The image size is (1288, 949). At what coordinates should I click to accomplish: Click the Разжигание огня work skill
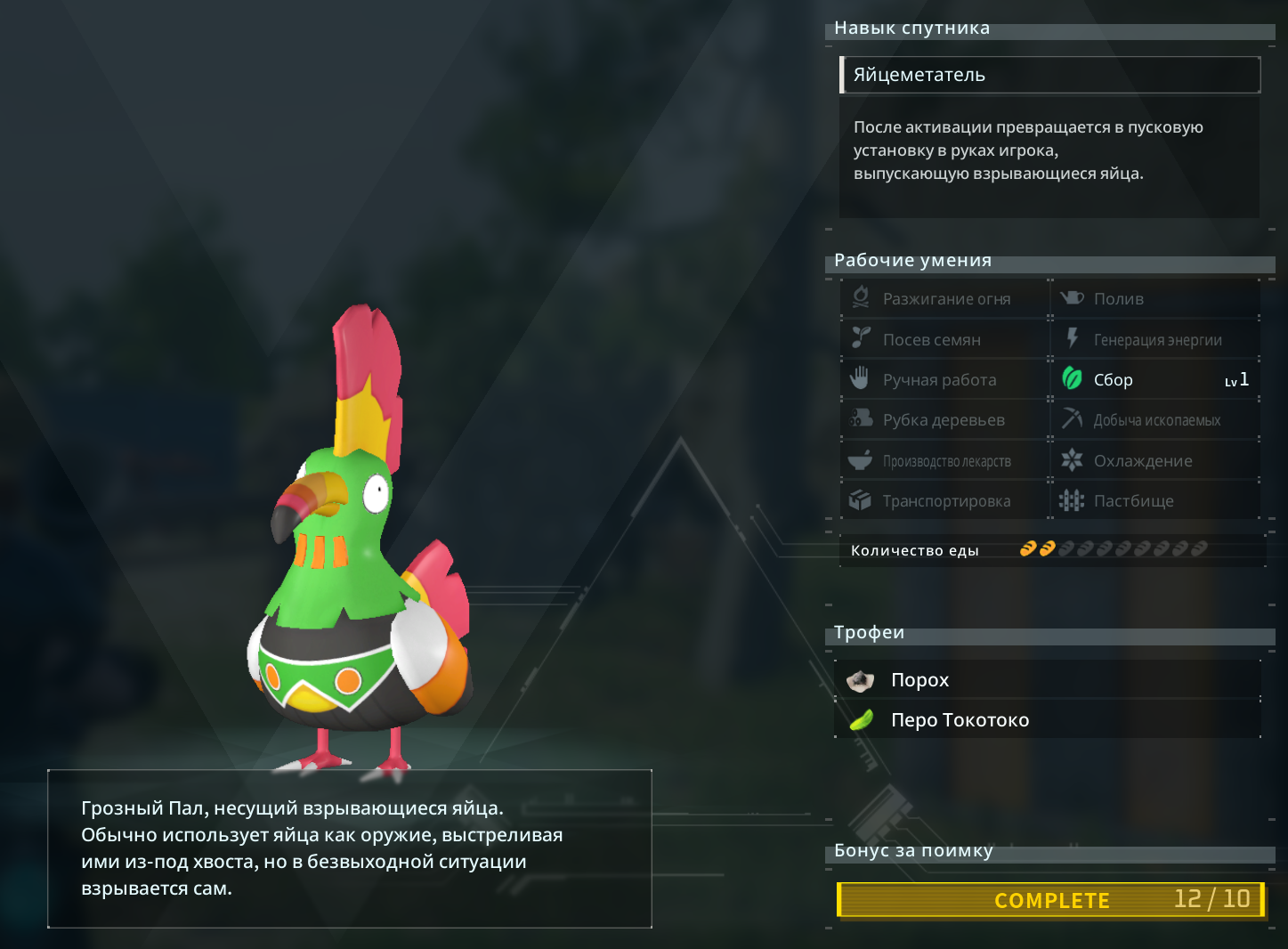(x=944, y=299)
